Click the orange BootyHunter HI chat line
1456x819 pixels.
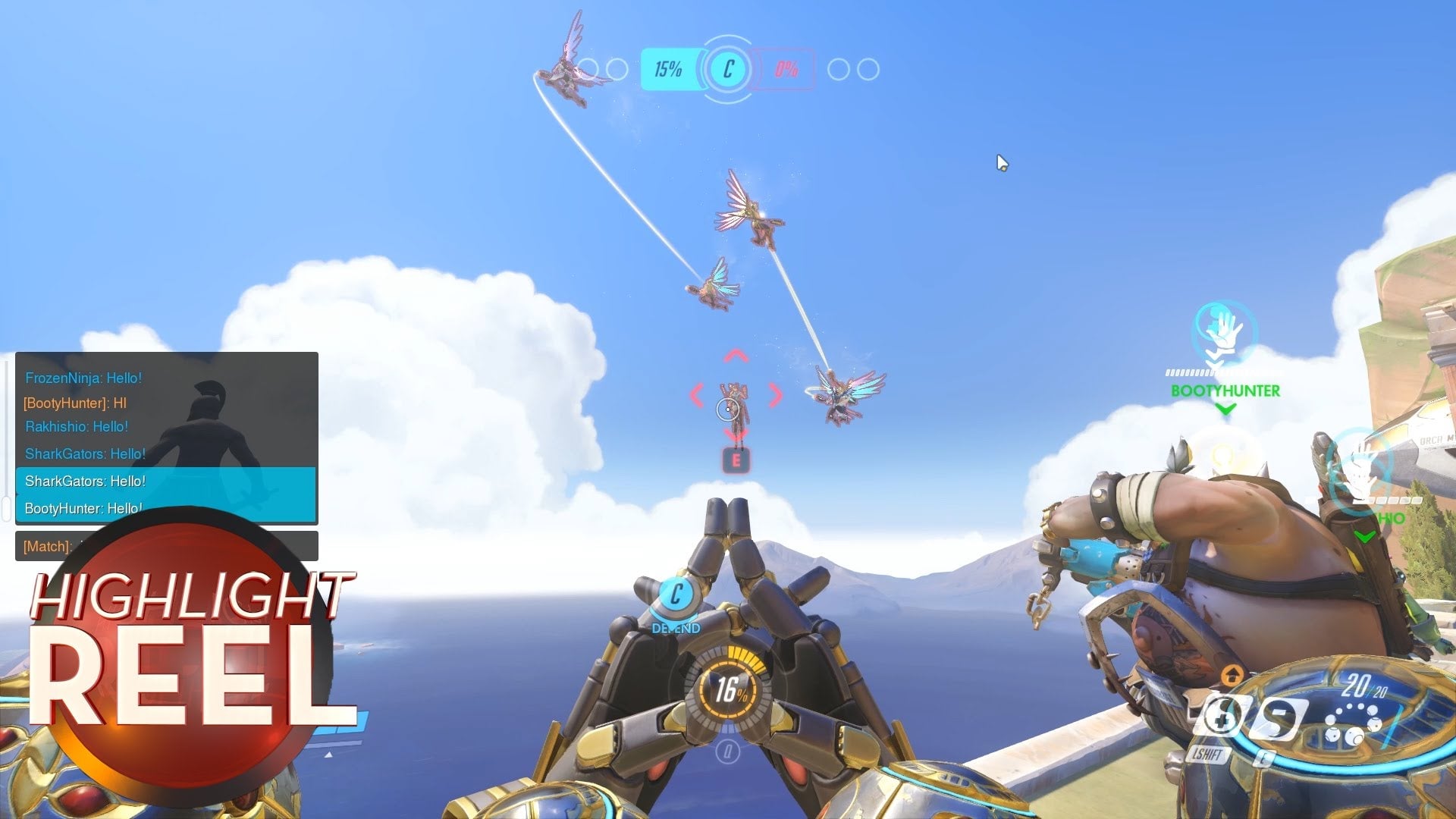(75, 403)
